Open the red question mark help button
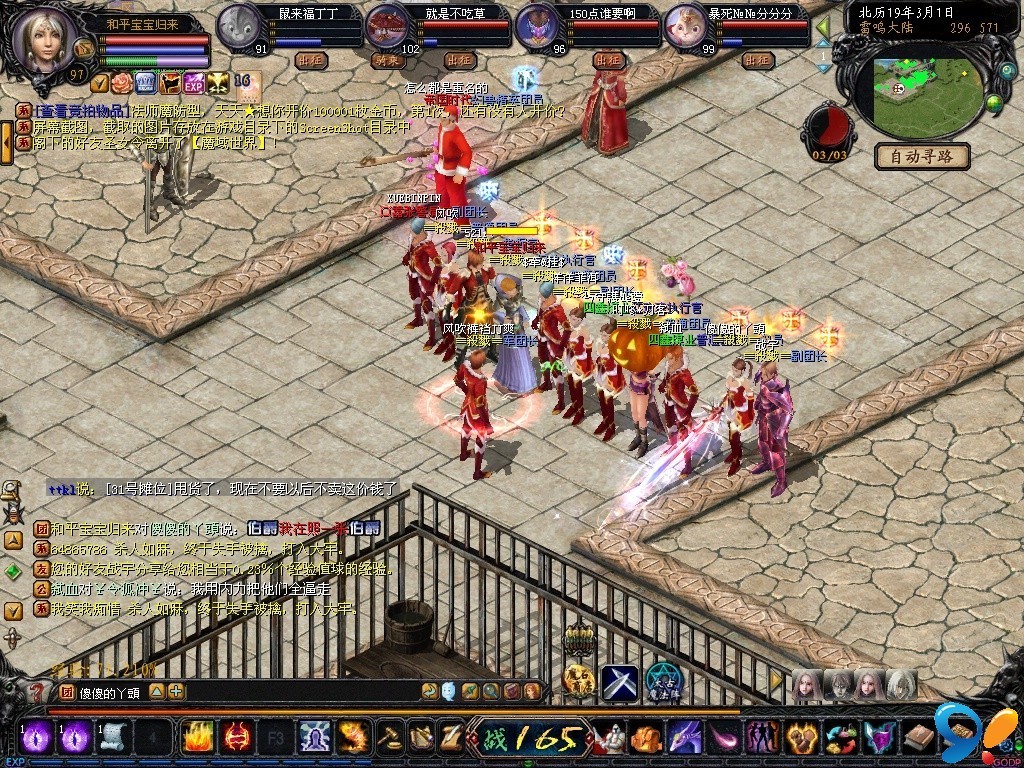 click(x=37, y=691)
